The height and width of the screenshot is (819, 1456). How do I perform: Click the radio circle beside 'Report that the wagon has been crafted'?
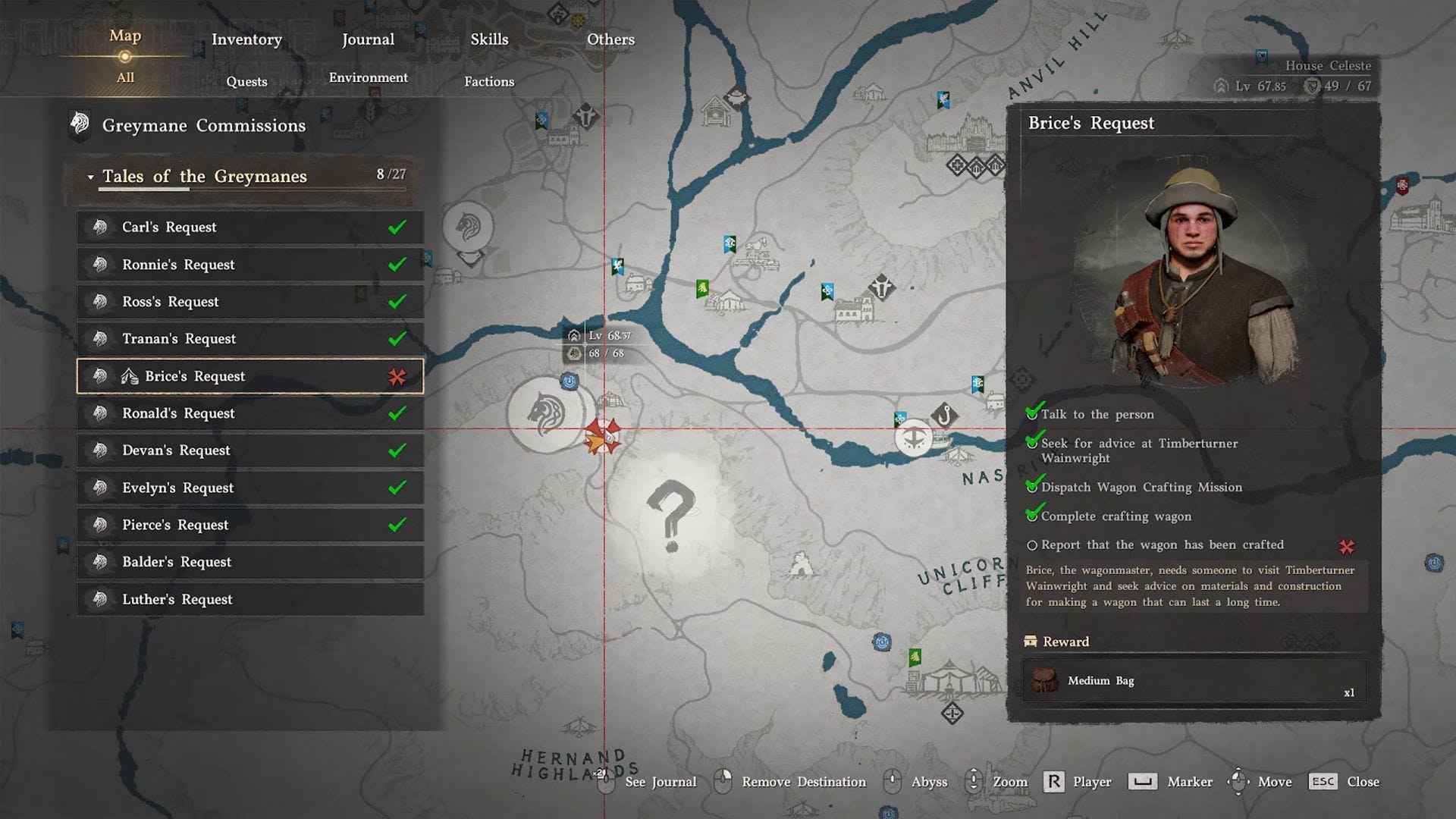1034,545
